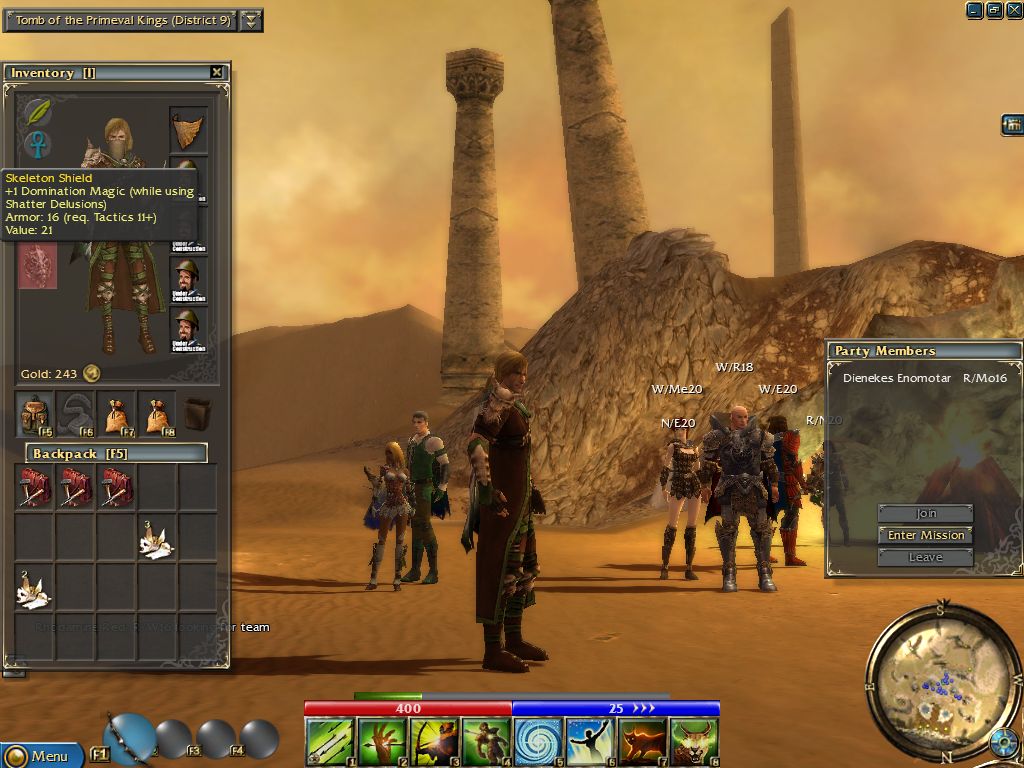Use the archer bow shot skill
1024x768 pixels.
tap(434, 743)
